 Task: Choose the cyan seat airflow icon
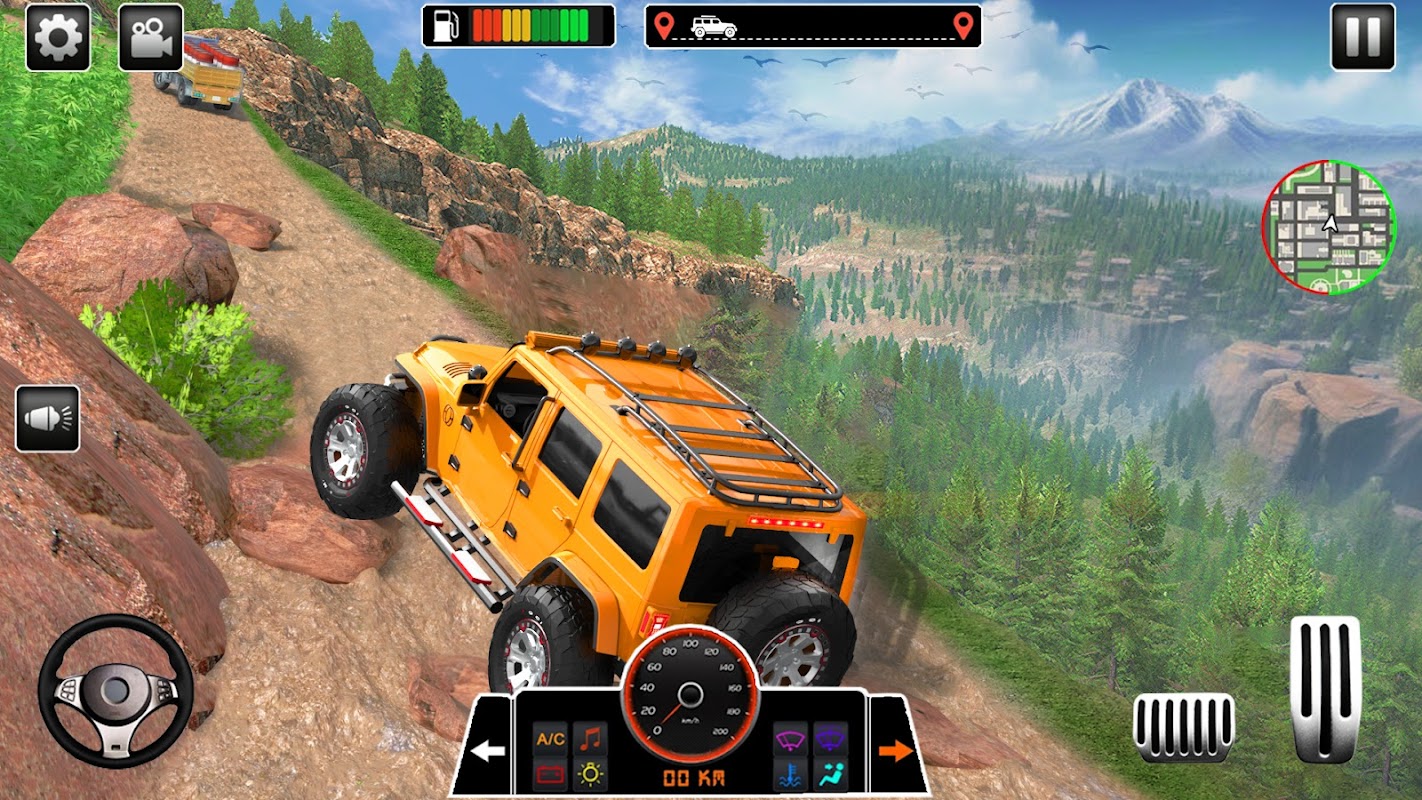(x=830, y=774)
